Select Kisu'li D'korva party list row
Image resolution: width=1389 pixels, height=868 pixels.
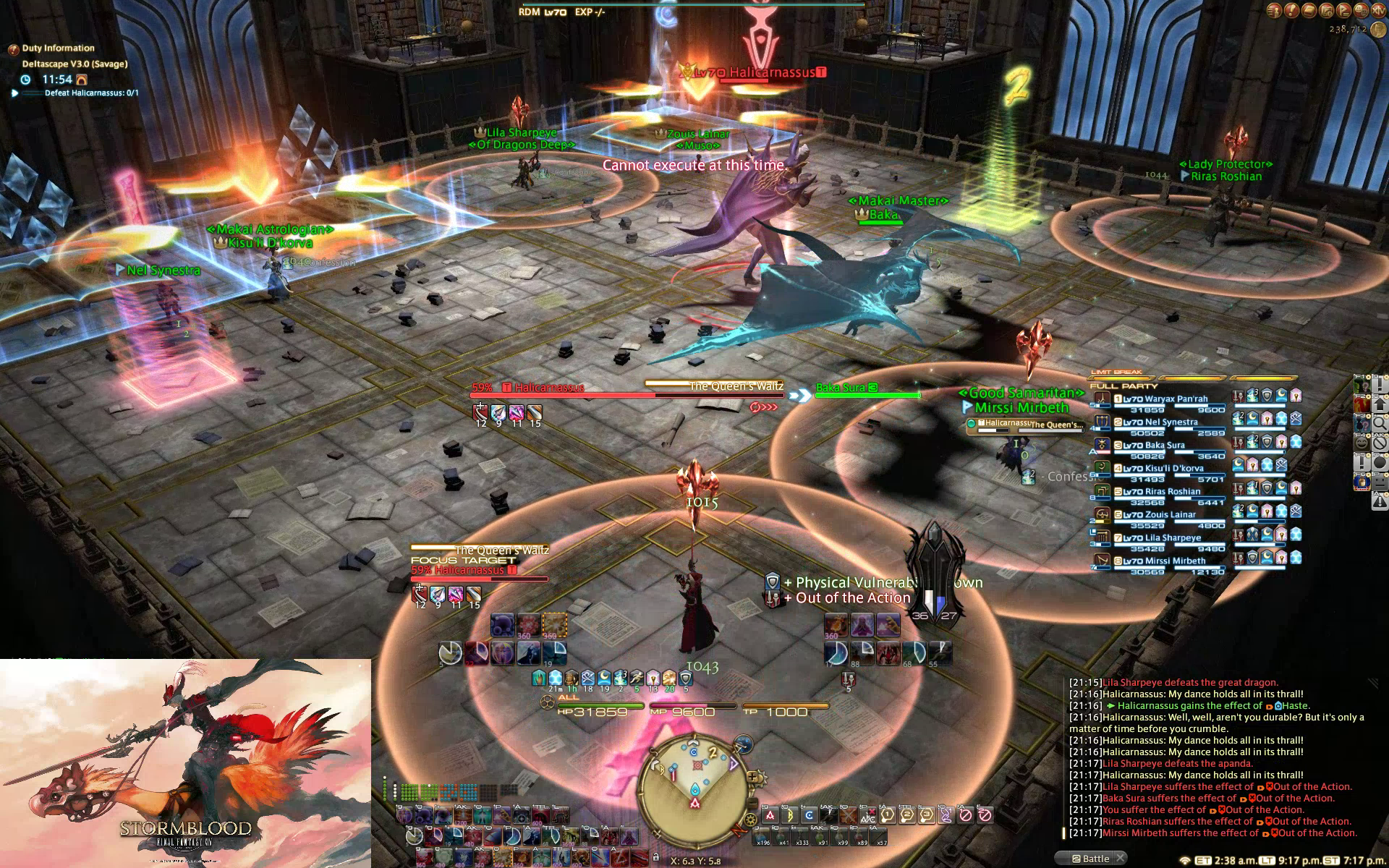(x=1173, y=469)
